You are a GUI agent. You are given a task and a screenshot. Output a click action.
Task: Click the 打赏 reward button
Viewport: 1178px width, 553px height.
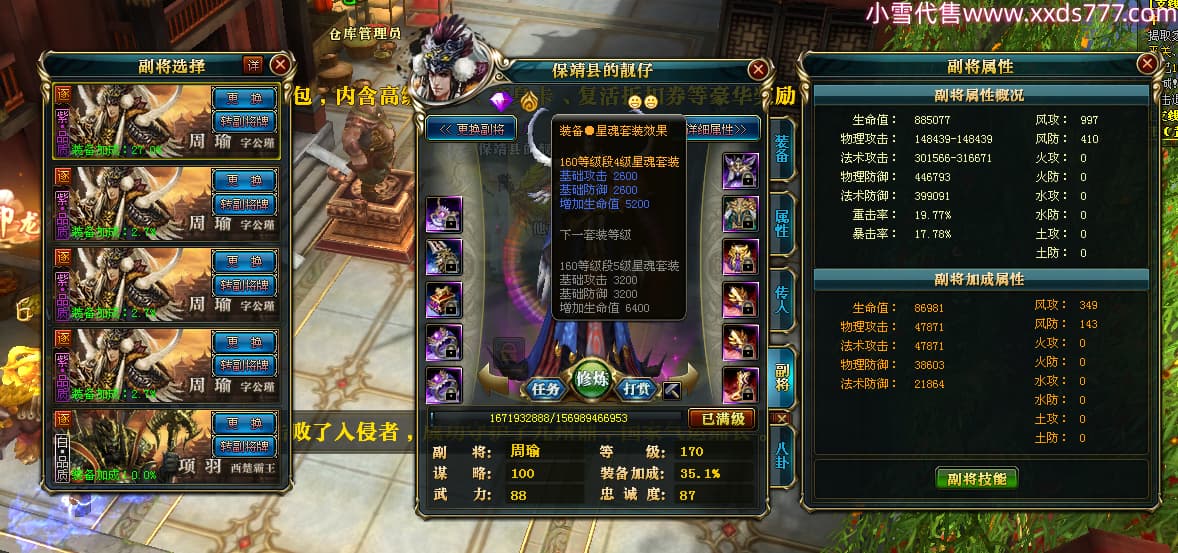point(639,388)
